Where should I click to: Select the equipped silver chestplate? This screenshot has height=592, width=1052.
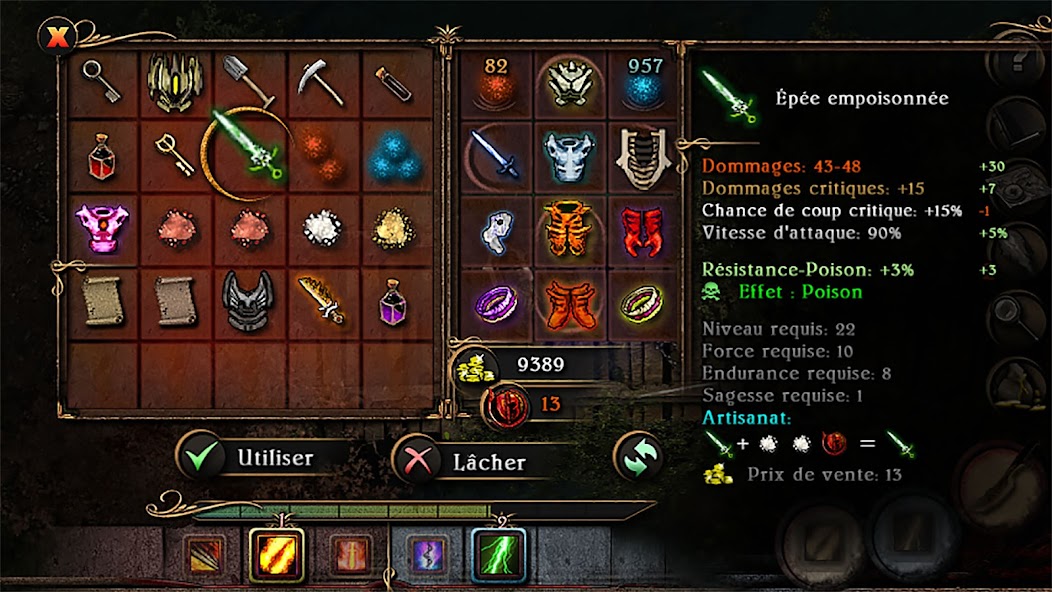(568, 157)
